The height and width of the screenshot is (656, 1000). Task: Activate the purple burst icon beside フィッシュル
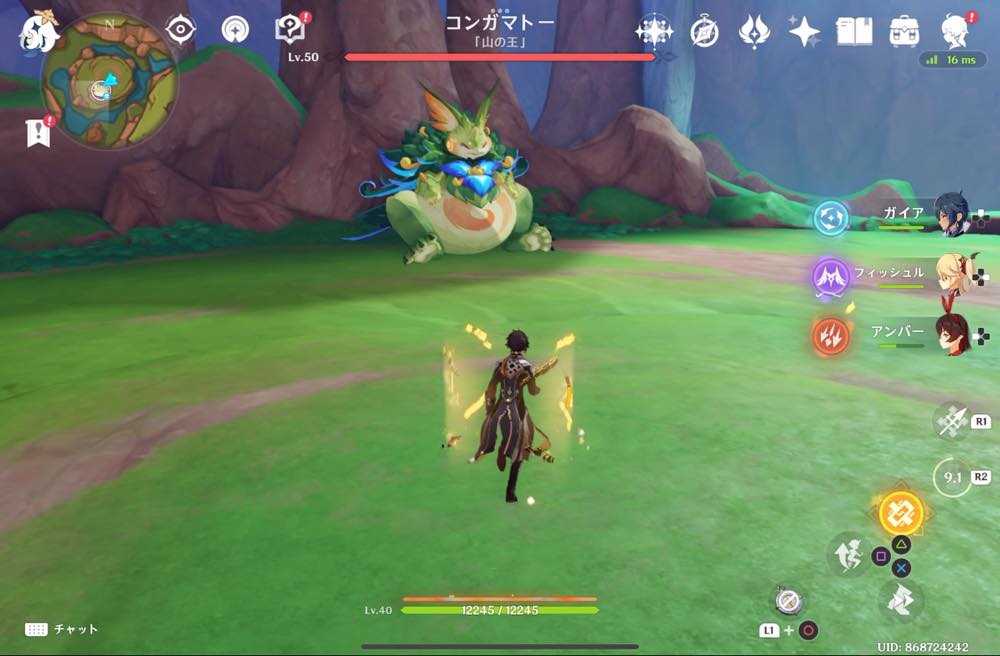[831, 276]
